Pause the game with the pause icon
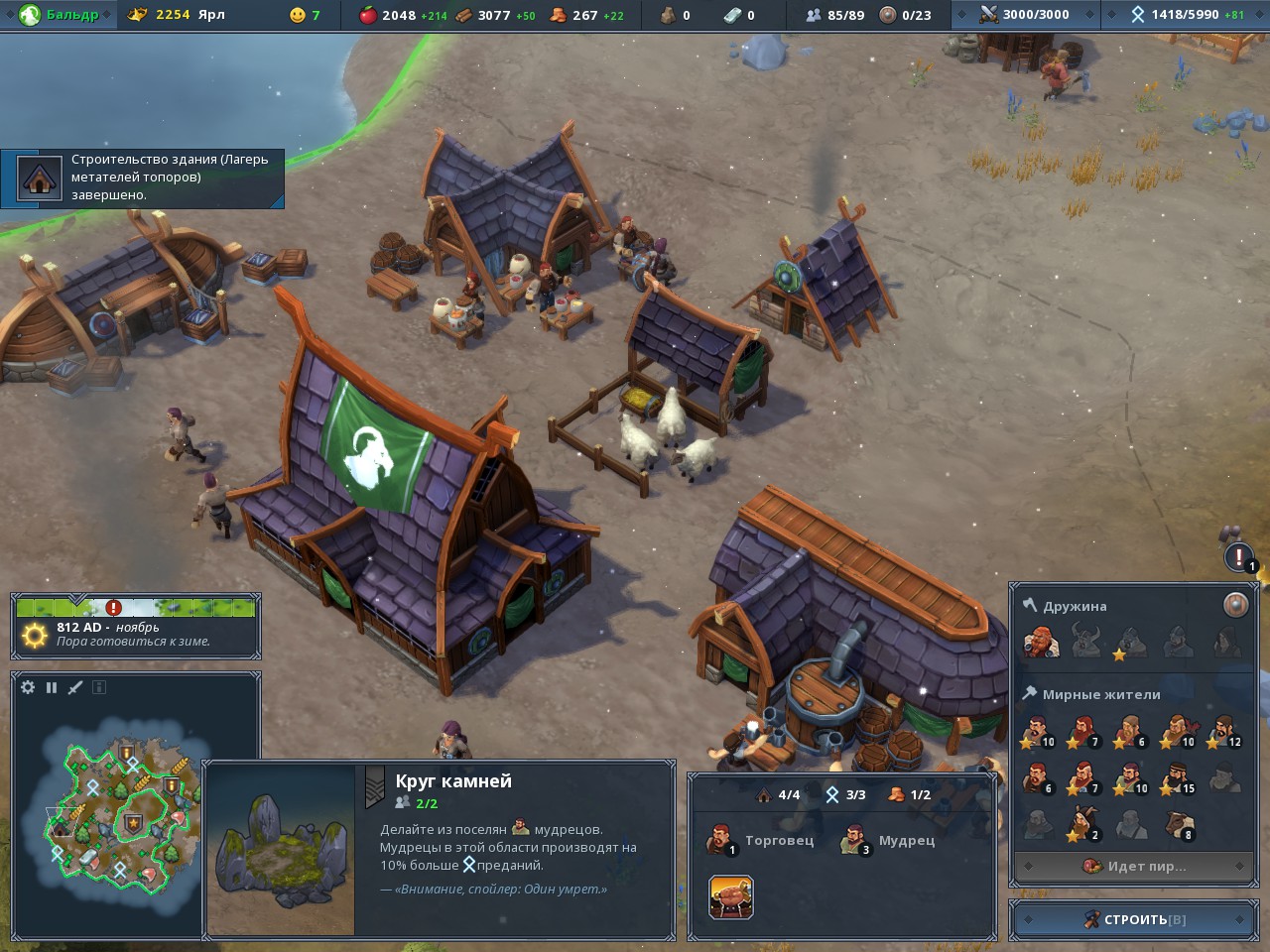1270x952 pixels. pos(52,687)
